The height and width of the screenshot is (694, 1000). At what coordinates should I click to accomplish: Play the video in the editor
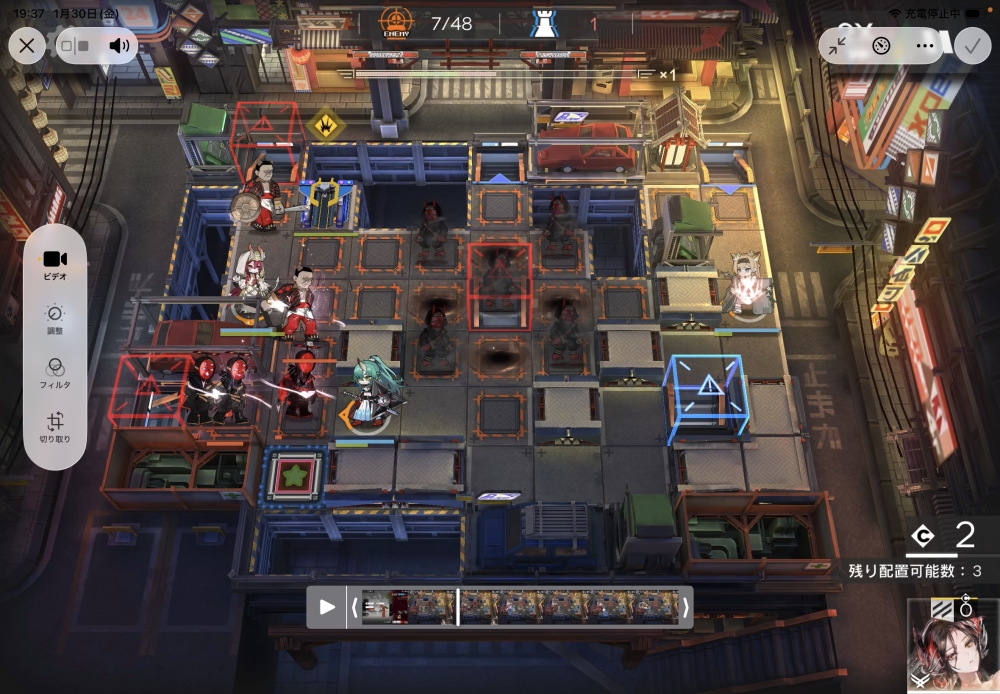pos(327,607)
